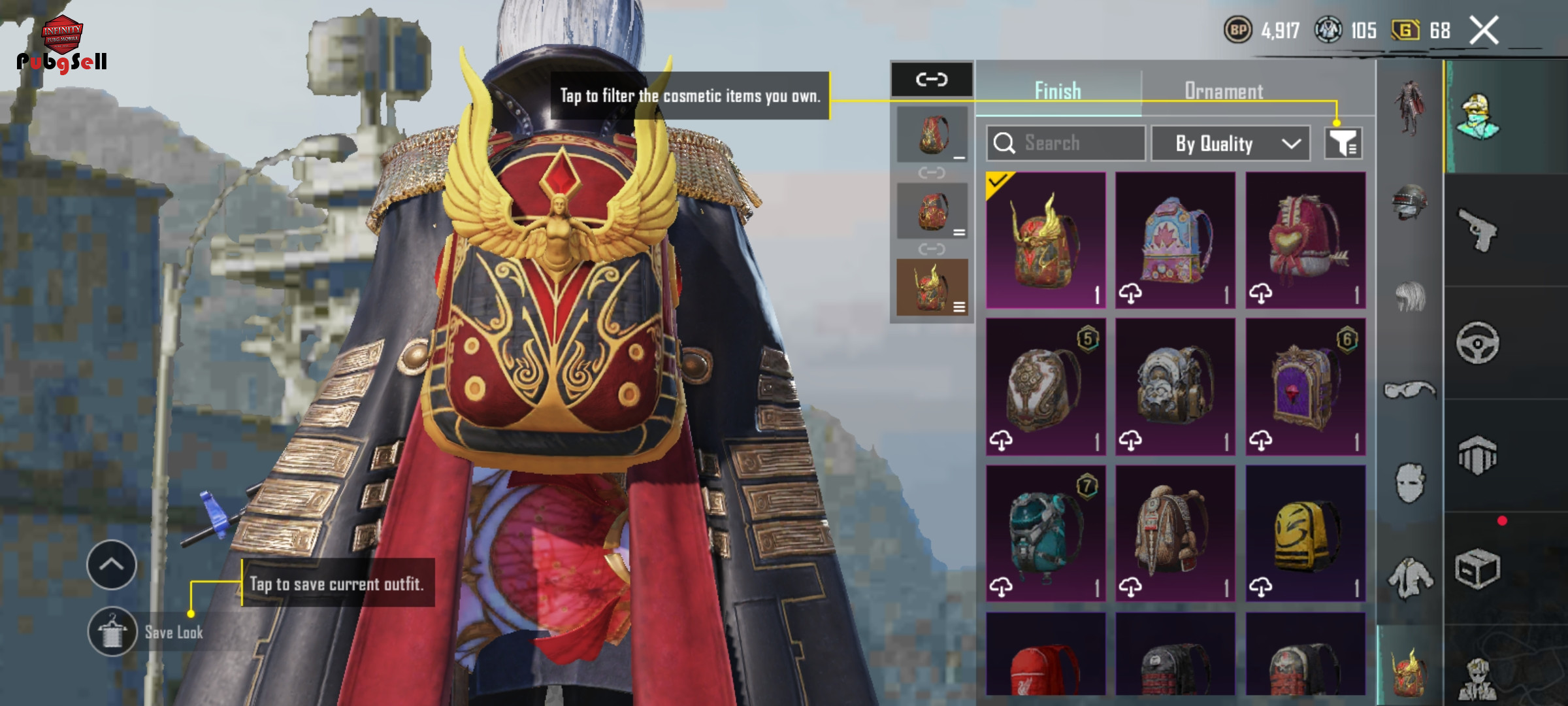Tap the Save Look hanger button
Screen dimensions: 1568x706
[112, 632]
